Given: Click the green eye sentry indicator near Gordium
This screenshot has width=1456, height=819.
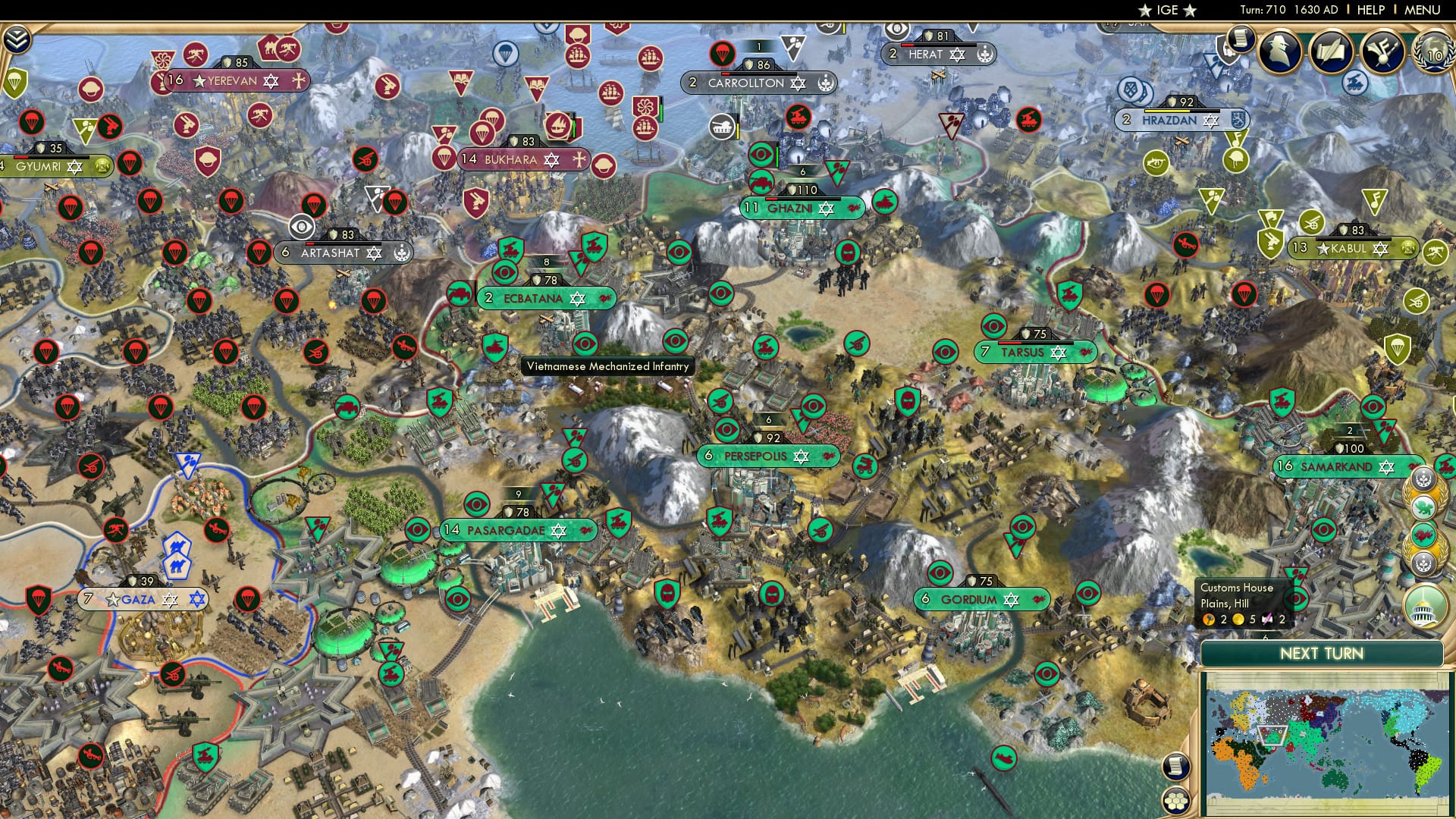Looking at the screenshot, I should coord(940,573).
